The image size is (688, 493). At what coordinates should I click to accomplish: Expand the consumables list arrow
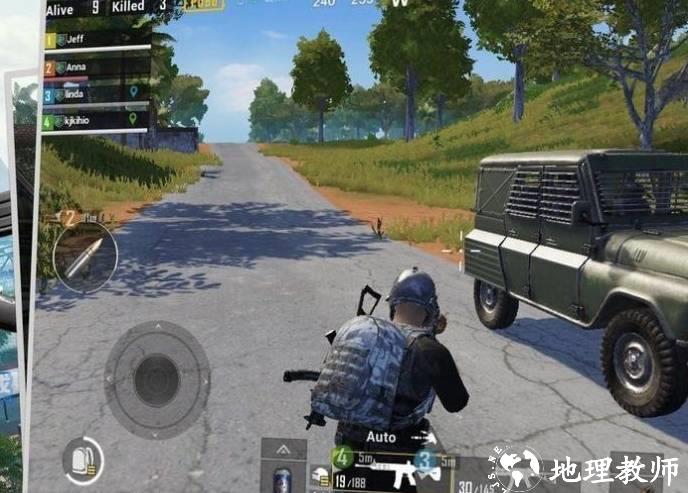pos(283,450)
